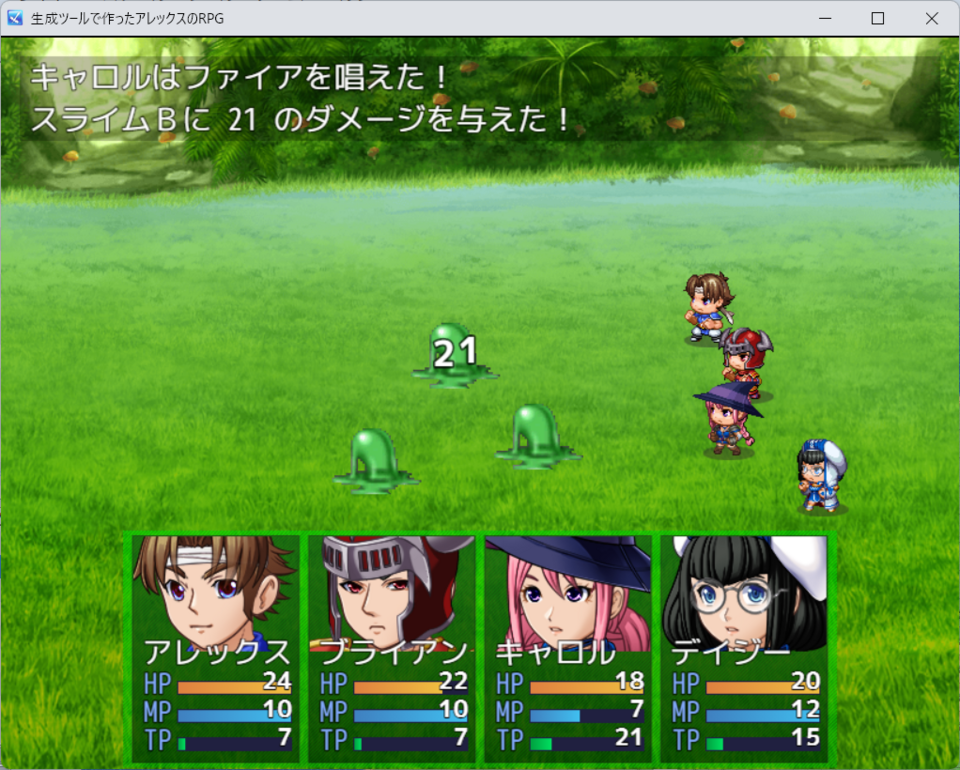The width and height of the screenshot is (960, 770).
Task: Select Alex's party status panel
Action: 216,647
